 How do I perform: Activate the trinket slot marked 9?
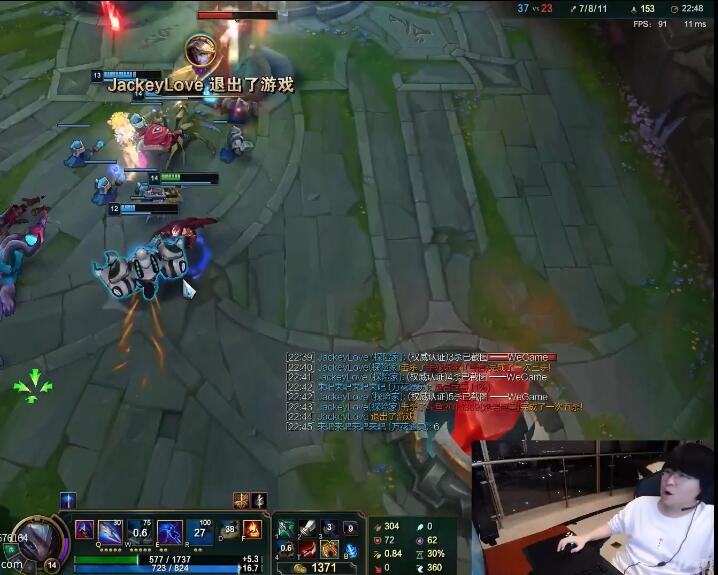(x=350, y=528)
